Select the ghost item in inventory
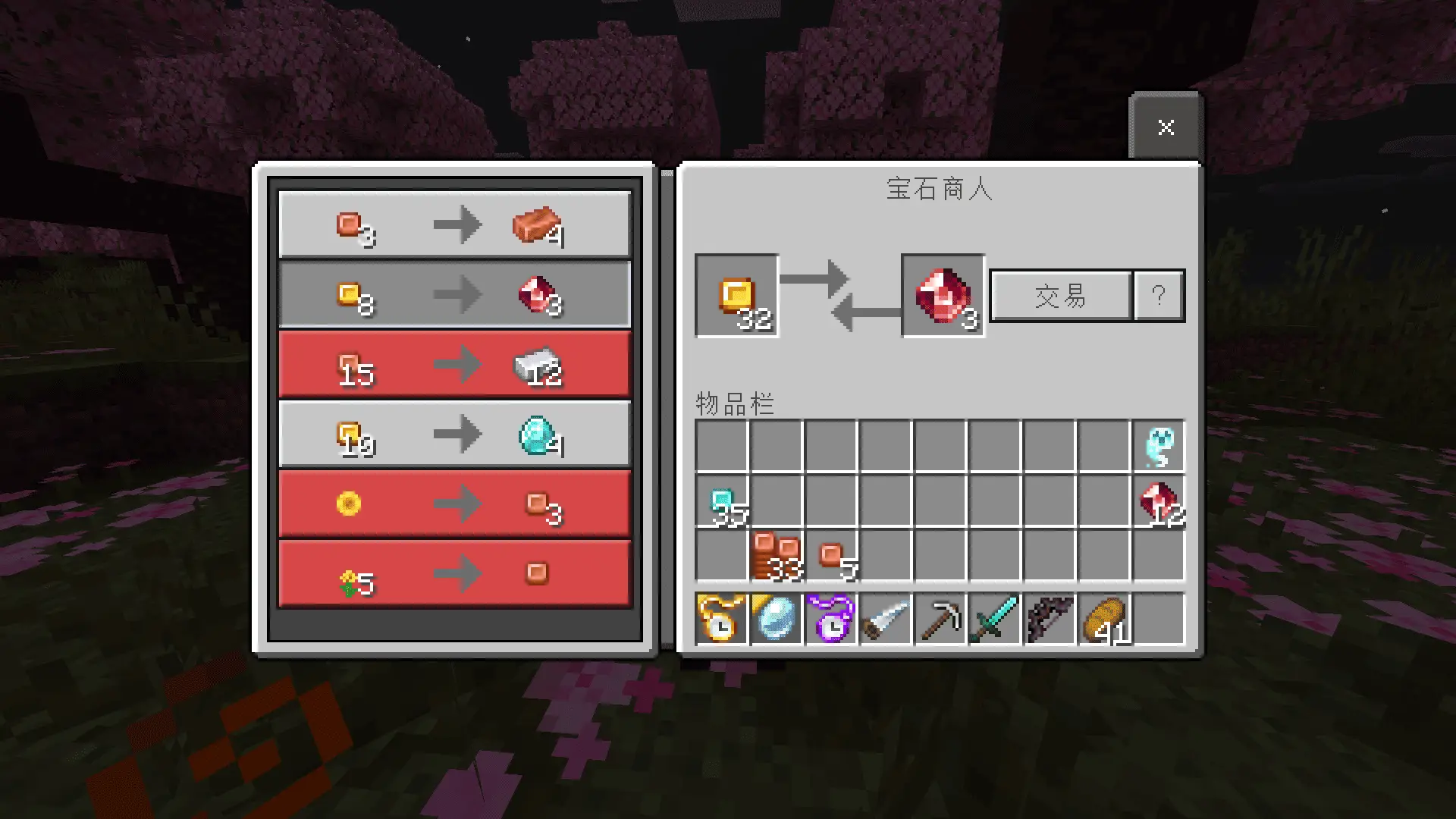 (1159, 447)
